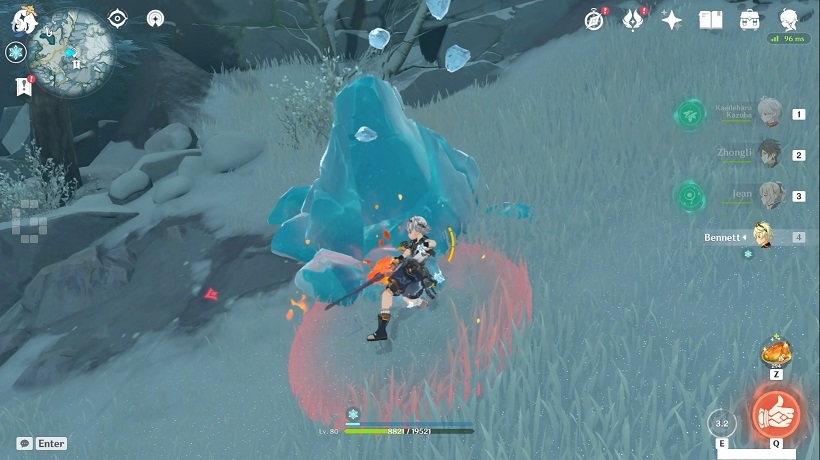Open the Character screen icon
The image size is (820, 460).
(788, 20)
